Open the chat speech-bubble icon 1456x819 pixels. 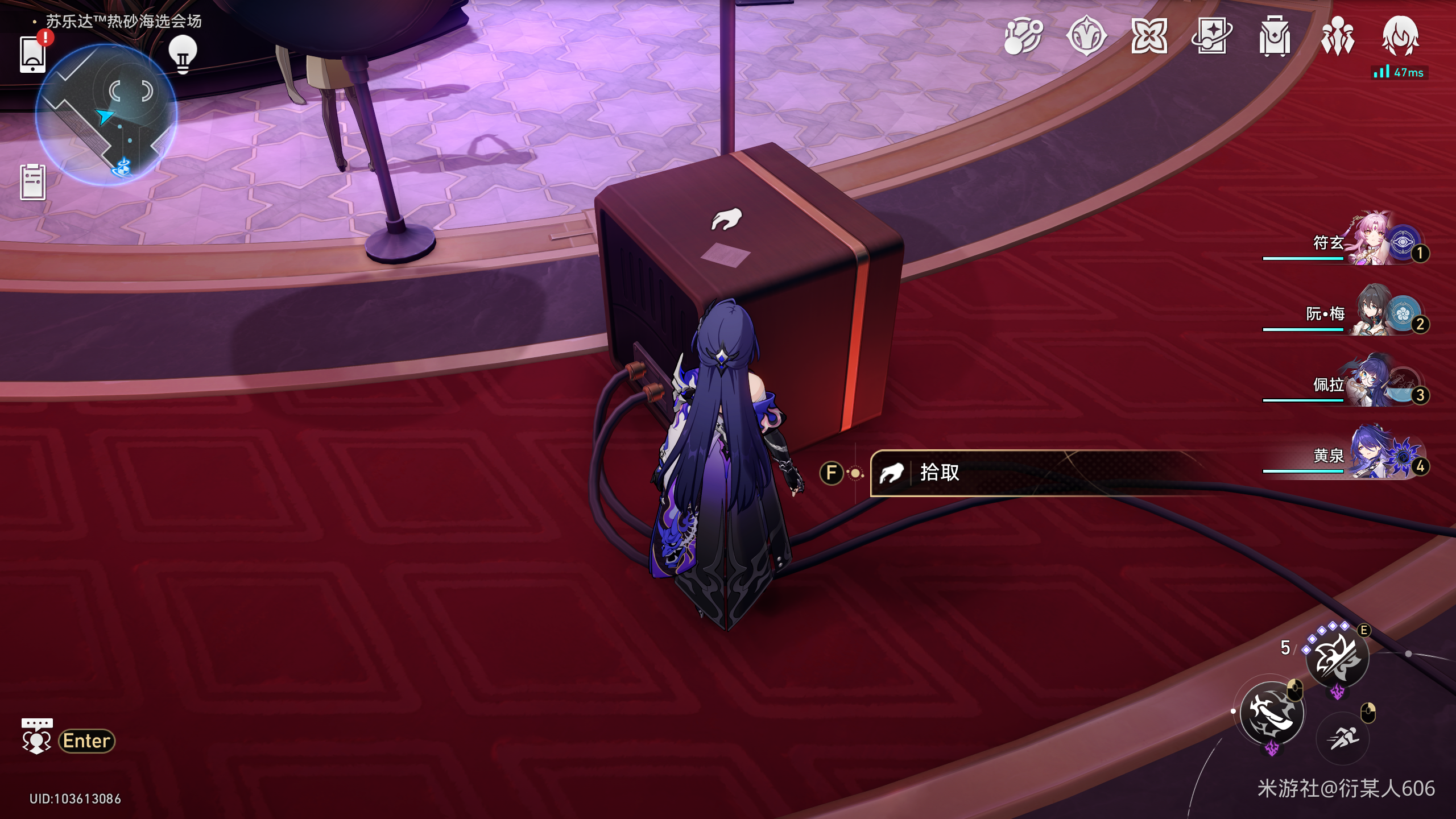pos(37,738)
